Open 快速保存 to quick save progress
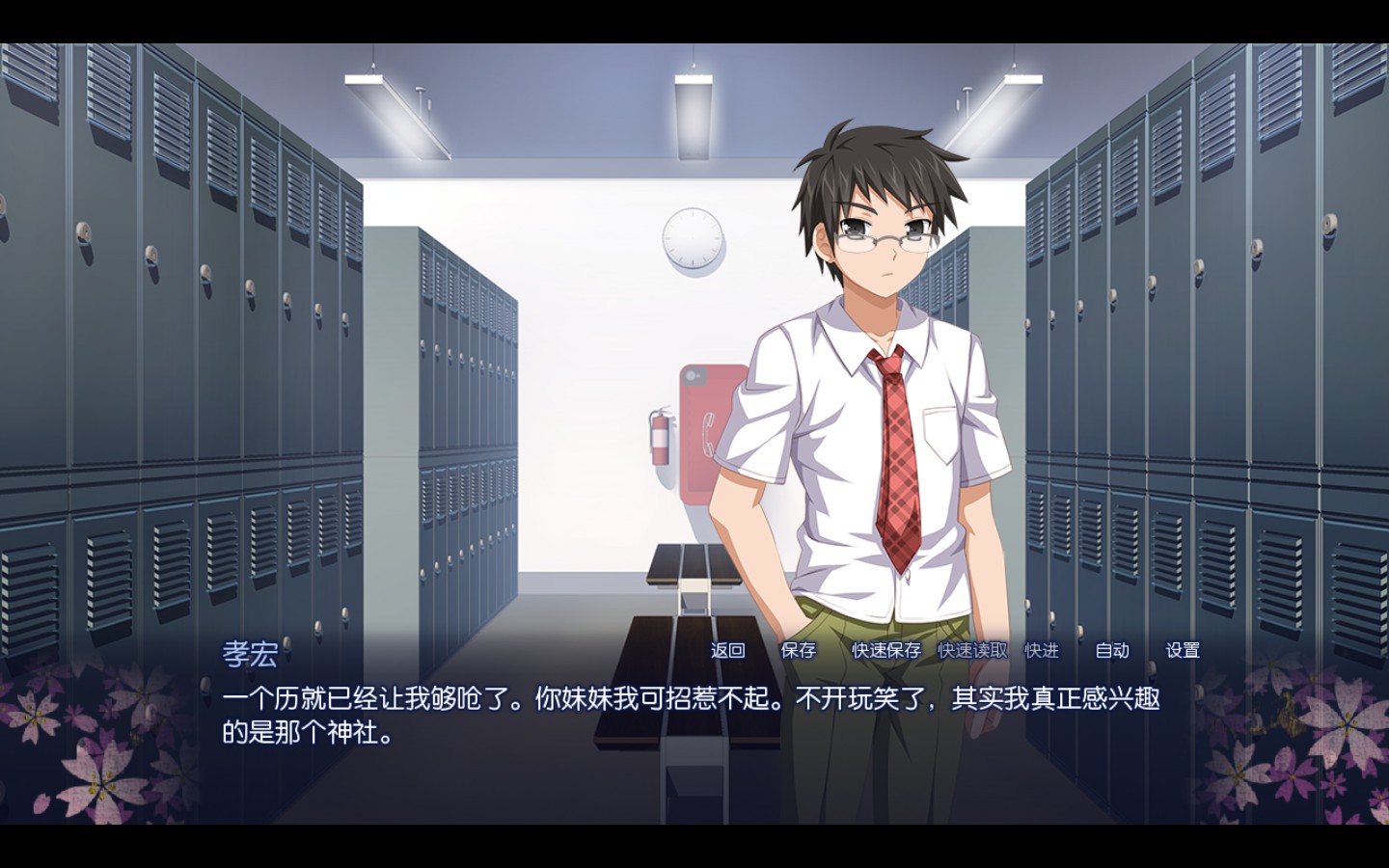Screen dimensions: 1389x868 pos(884,651)
